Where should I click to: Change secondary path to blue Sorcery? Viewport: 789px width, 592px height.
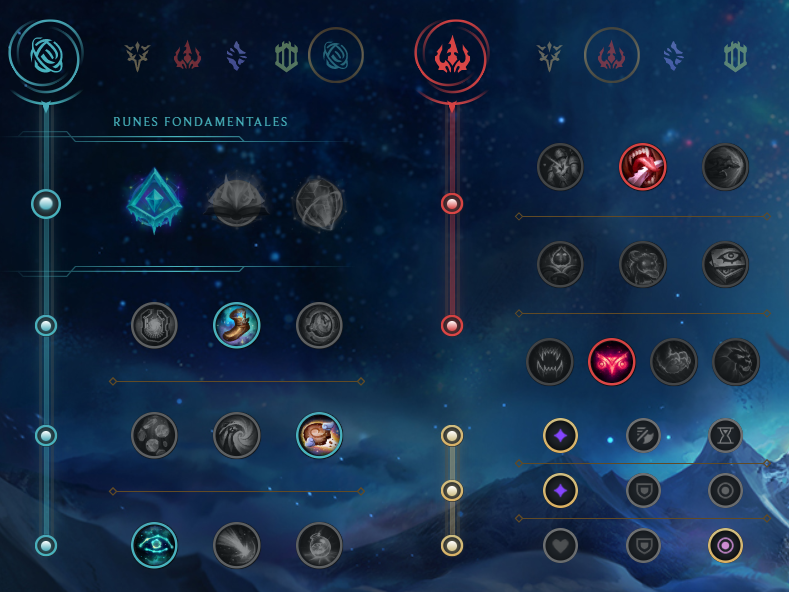pyautogui.click(x=673, y=56)
